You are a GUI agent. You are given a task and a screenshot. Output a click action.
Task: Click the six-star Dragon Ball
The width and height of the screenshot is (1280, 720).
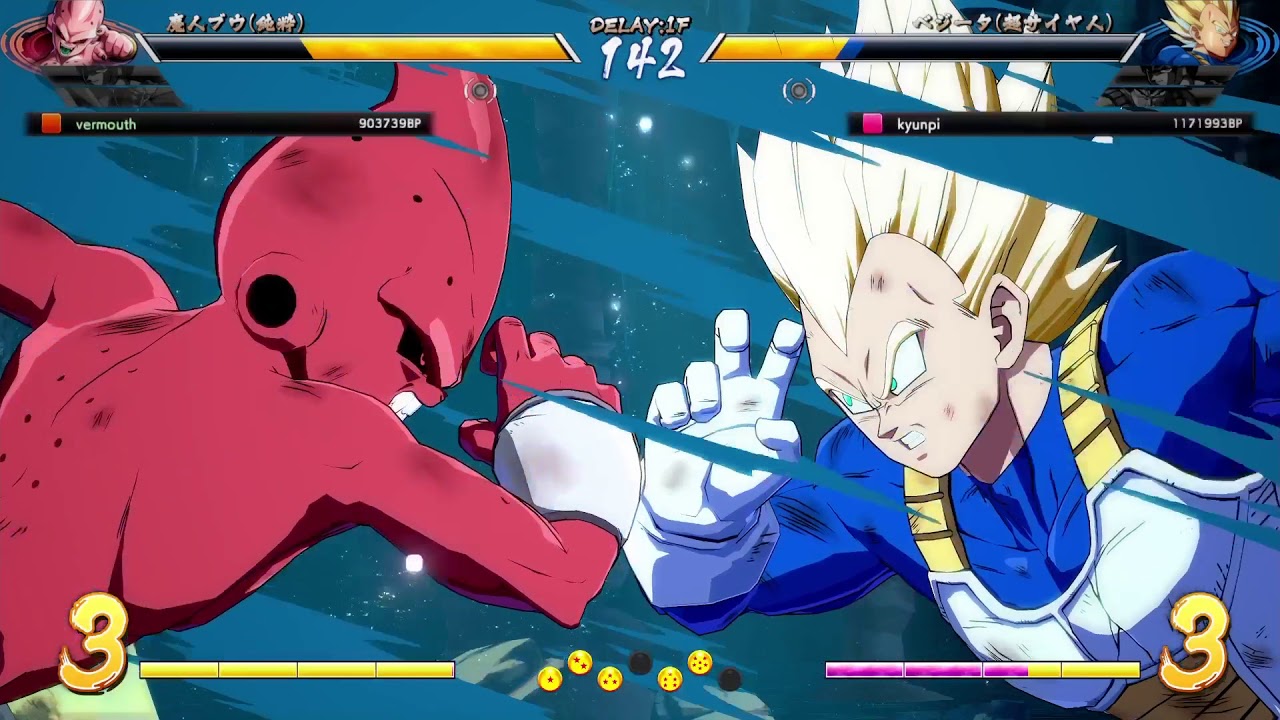click(700, 662)
